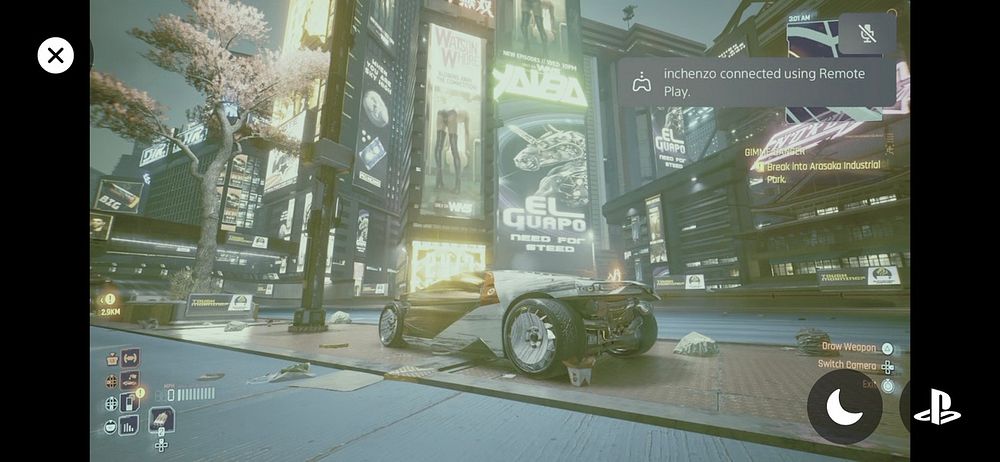
Task: Click the vehicle call icon in HUD
Action: 130,380
